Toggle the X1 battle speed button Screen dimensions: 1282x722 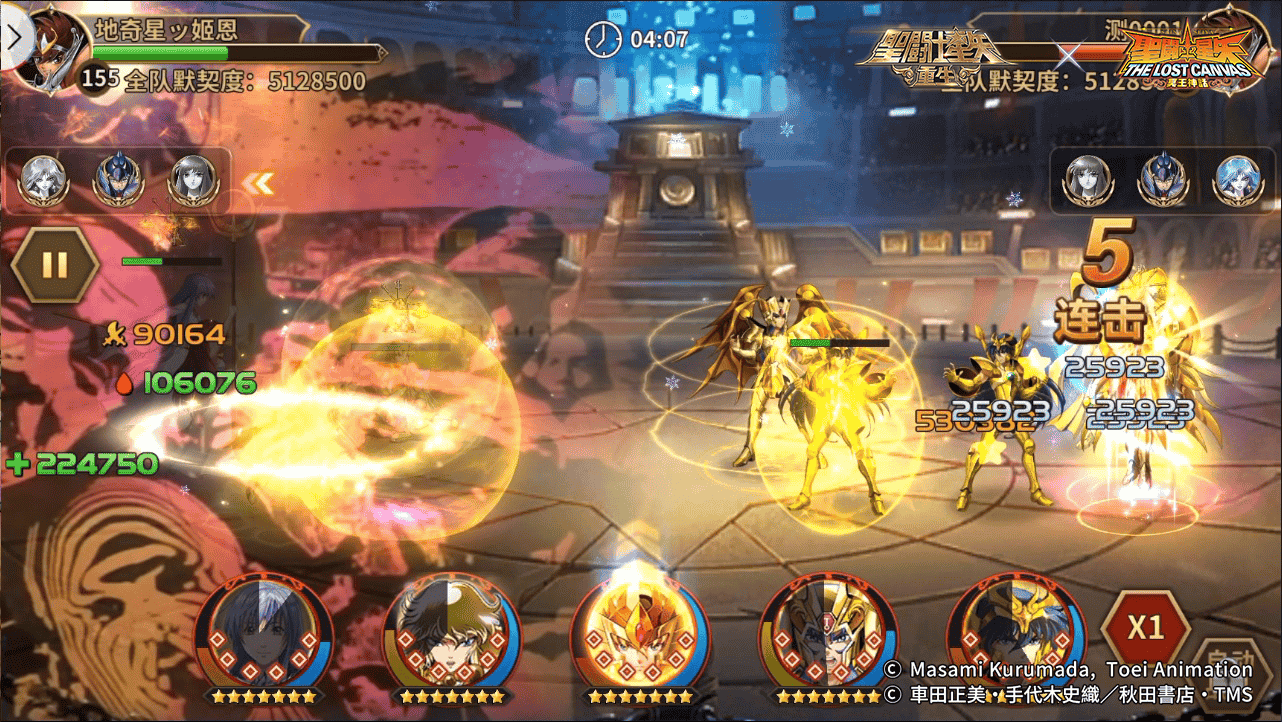1145,628
